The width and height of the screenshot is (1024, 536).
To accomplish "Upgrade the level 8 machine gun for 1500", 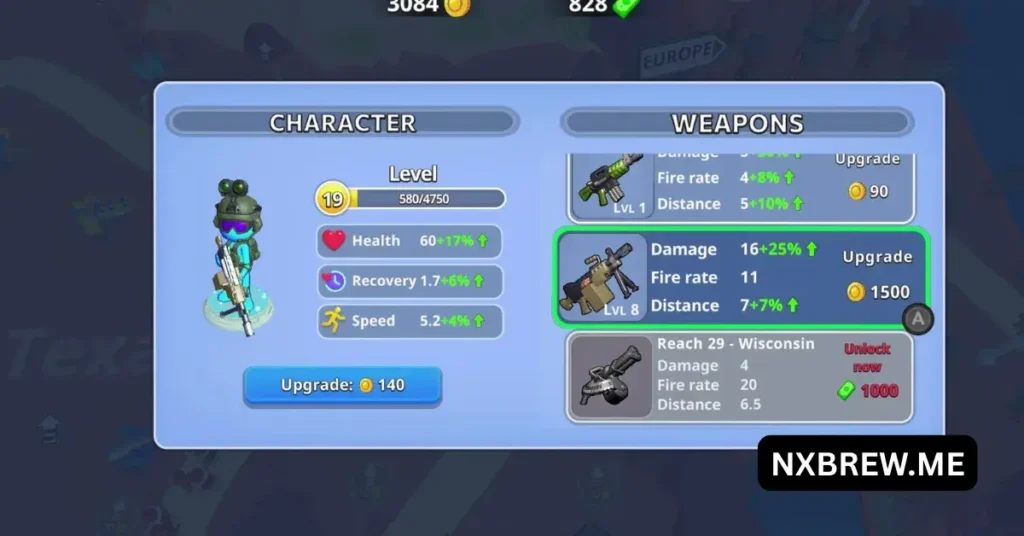I will click(877, 279).
